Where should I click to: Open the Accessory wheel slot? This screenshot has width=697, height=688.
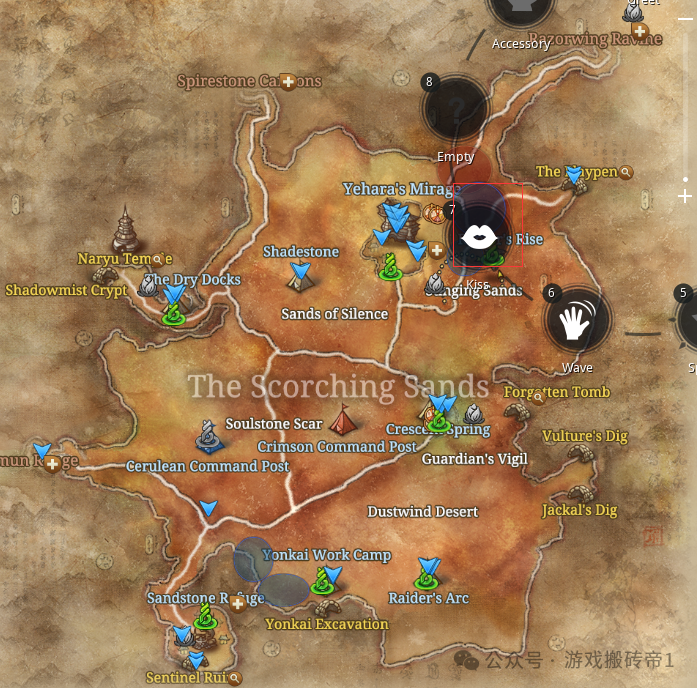click(x=520, y=12)
